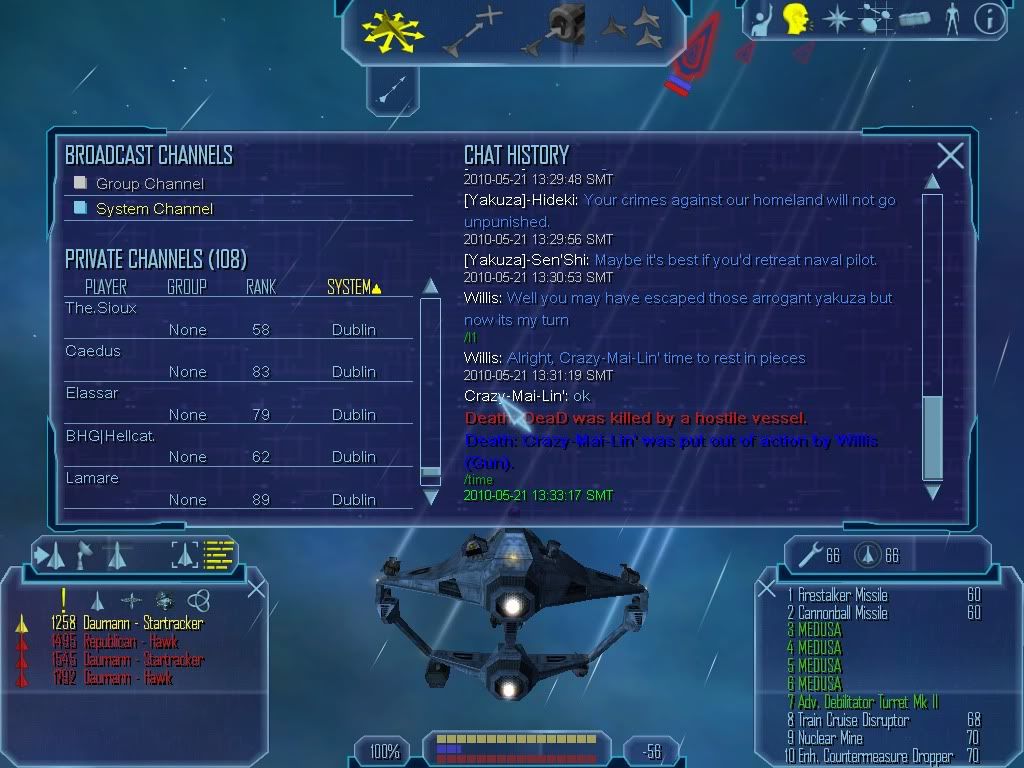Close the weapons list panel
Viewport: 1024px width, 768px height.
pyautogui.click(x=767, y=587)
